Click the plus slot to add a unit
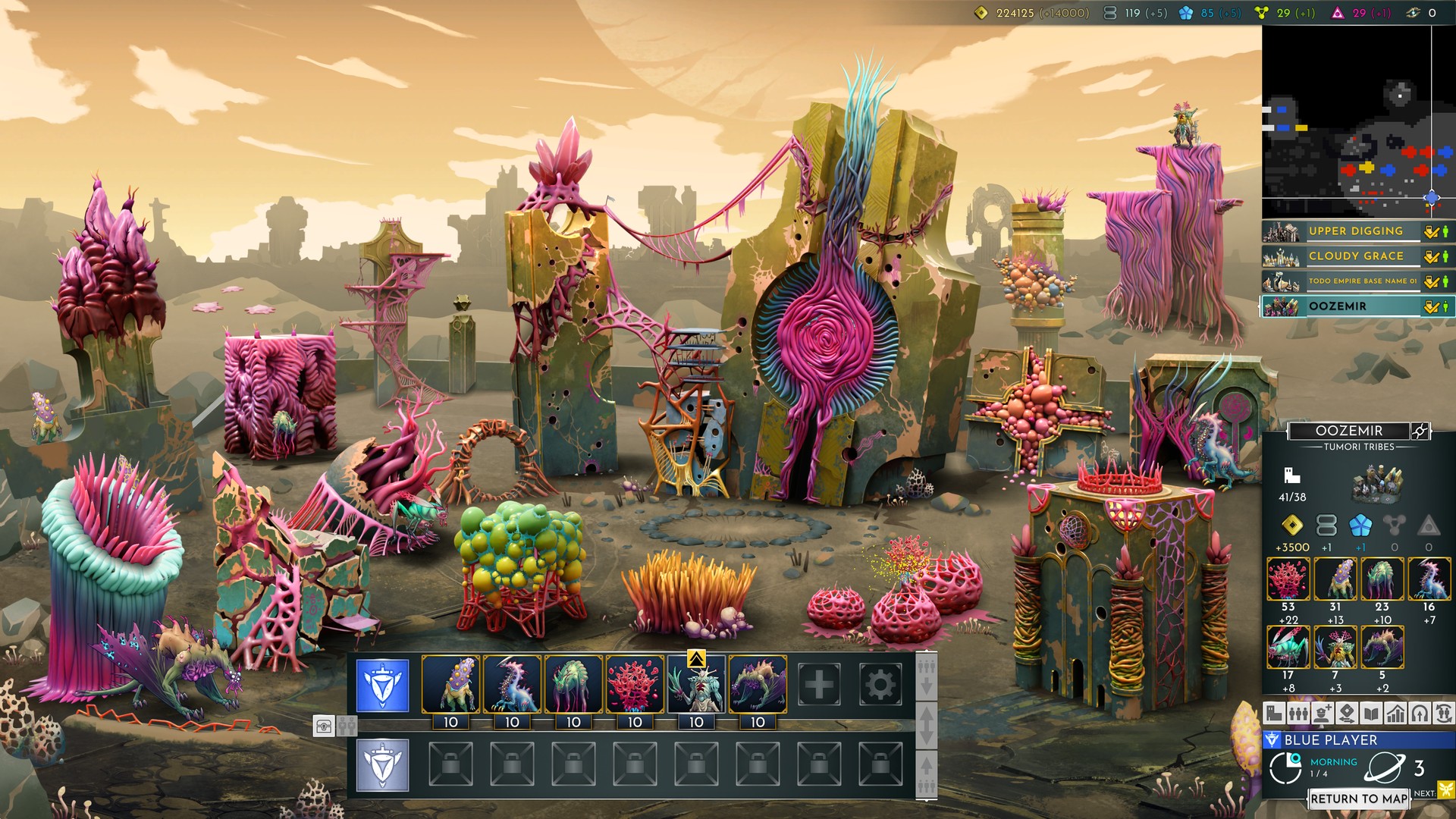This screenshot has width=1456, height=819. [818, 685]
